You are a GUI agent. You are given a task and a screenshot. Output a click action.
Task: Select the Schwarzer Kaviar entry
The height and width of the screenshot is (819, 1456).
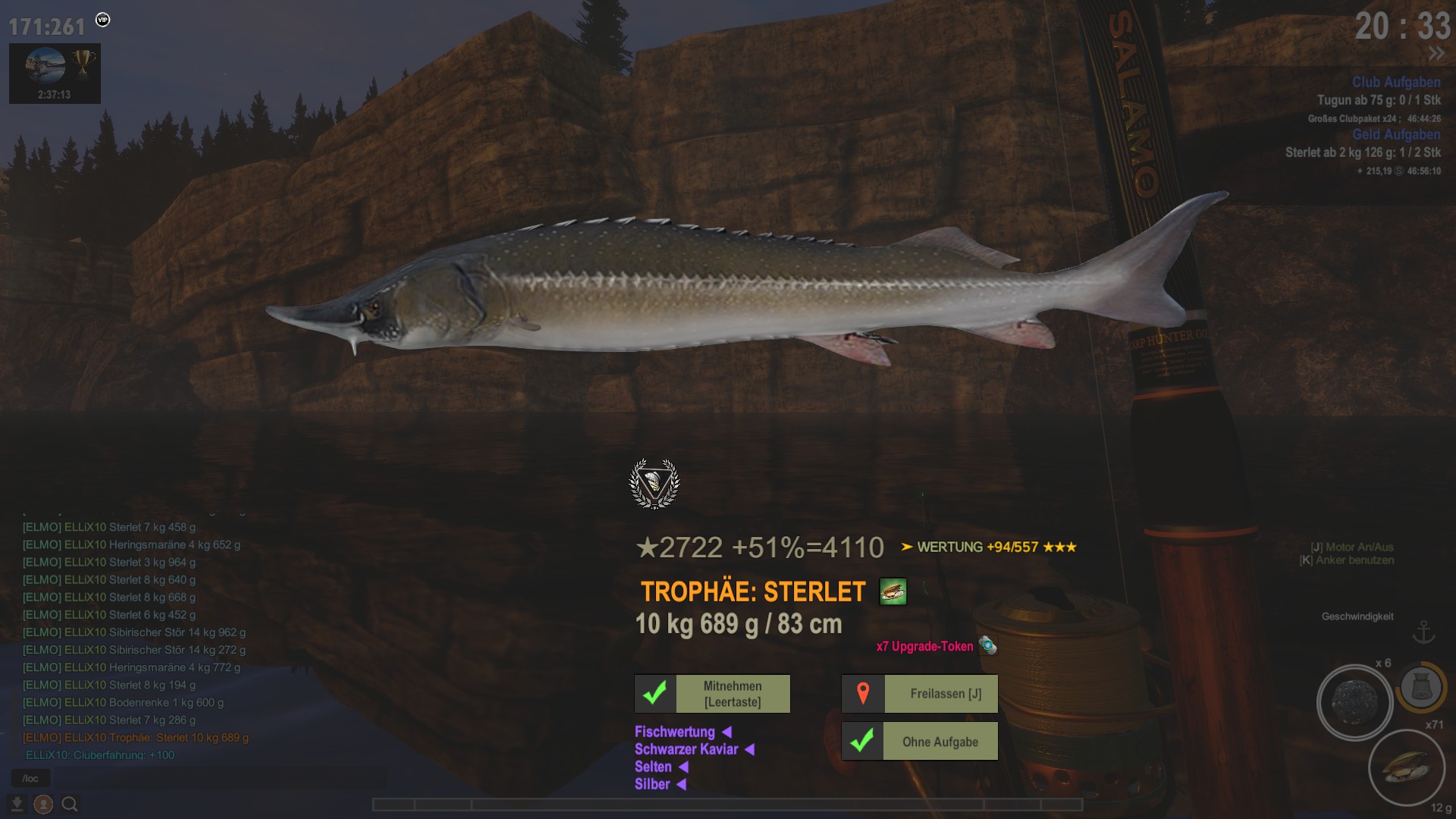point(686,749)
